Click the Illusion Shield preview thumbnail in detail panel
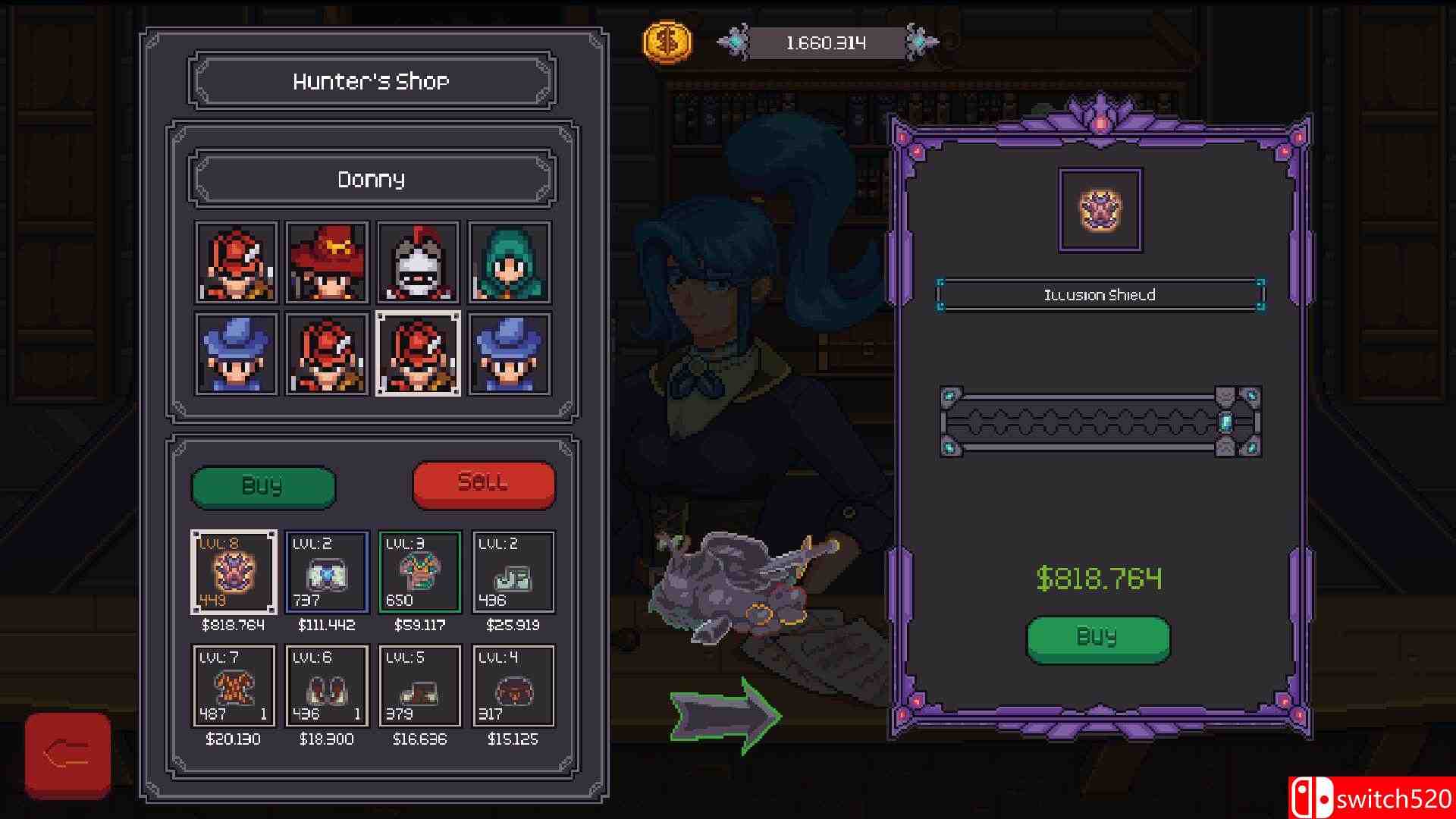Viewport: 1456px width, 819px height. [1100, 212]
